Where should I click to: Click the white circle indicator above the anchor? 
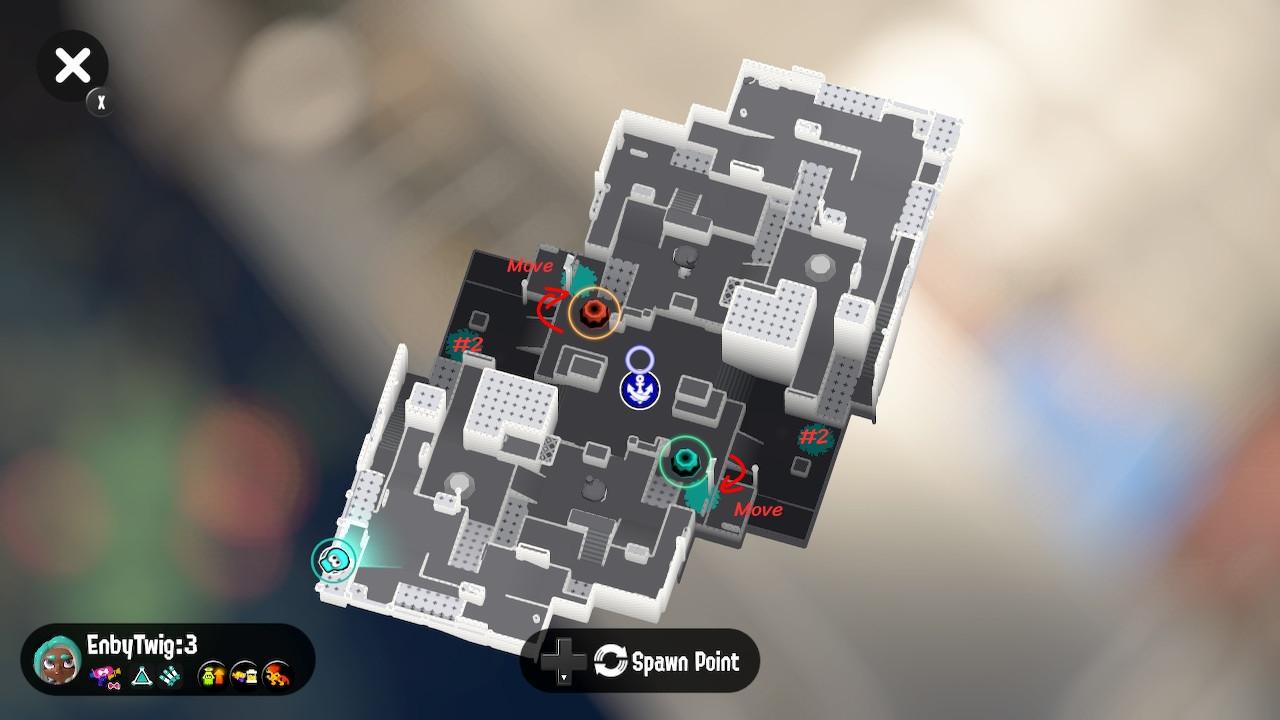[x=641, y=356]
